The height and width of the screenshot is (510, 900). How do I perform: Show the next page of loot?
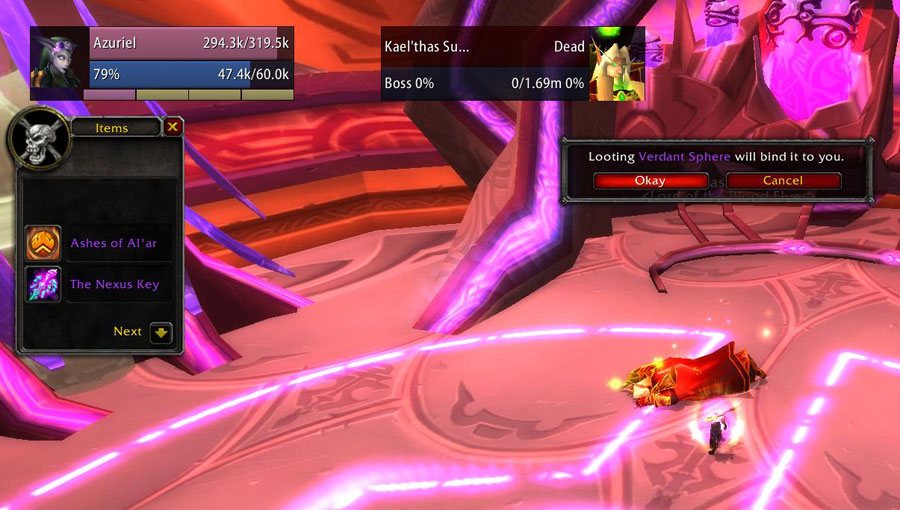click(x=161, y=332)
